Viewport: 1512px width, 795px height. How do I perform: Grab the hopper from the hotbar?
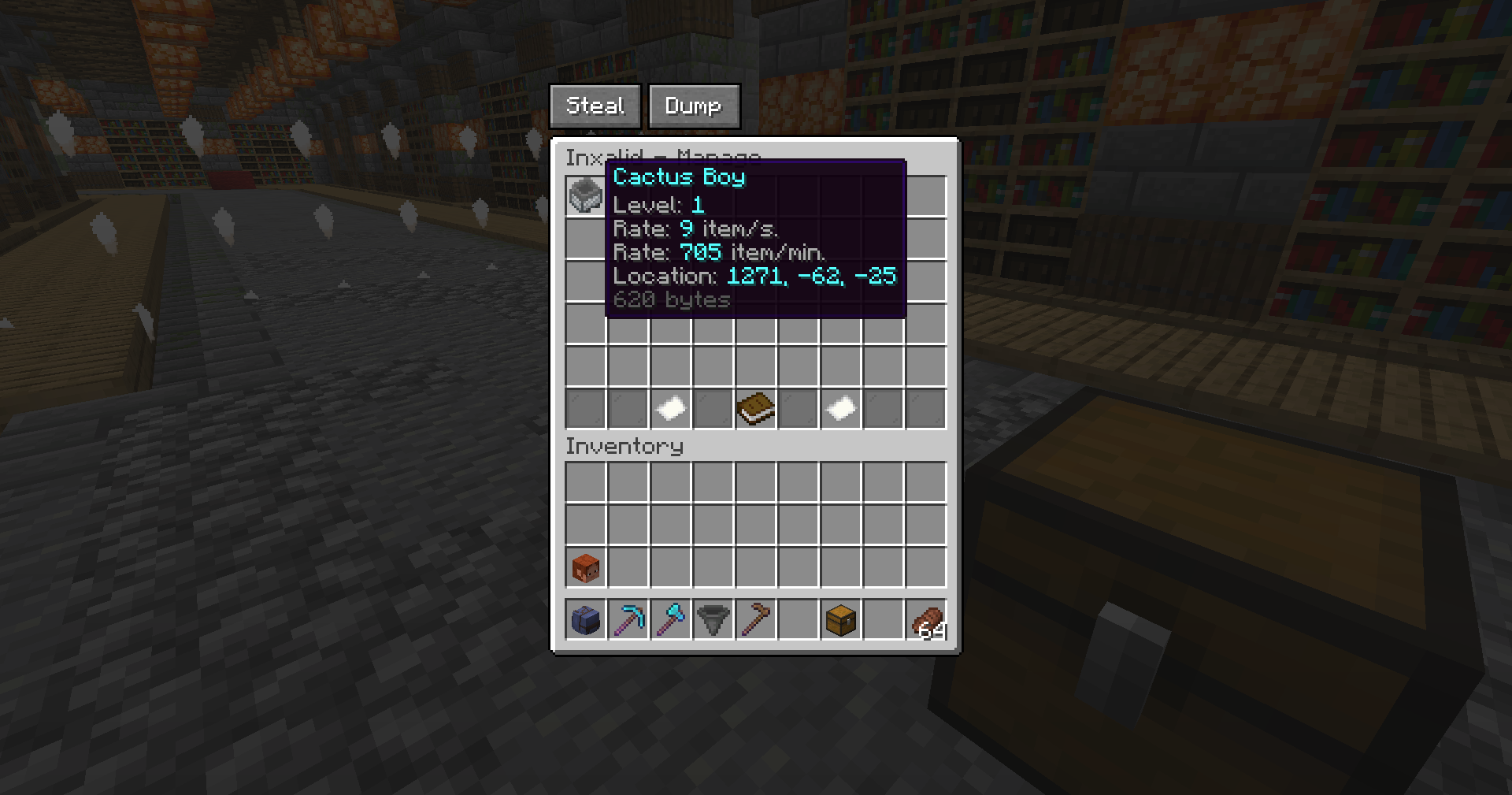click(713, 621)
